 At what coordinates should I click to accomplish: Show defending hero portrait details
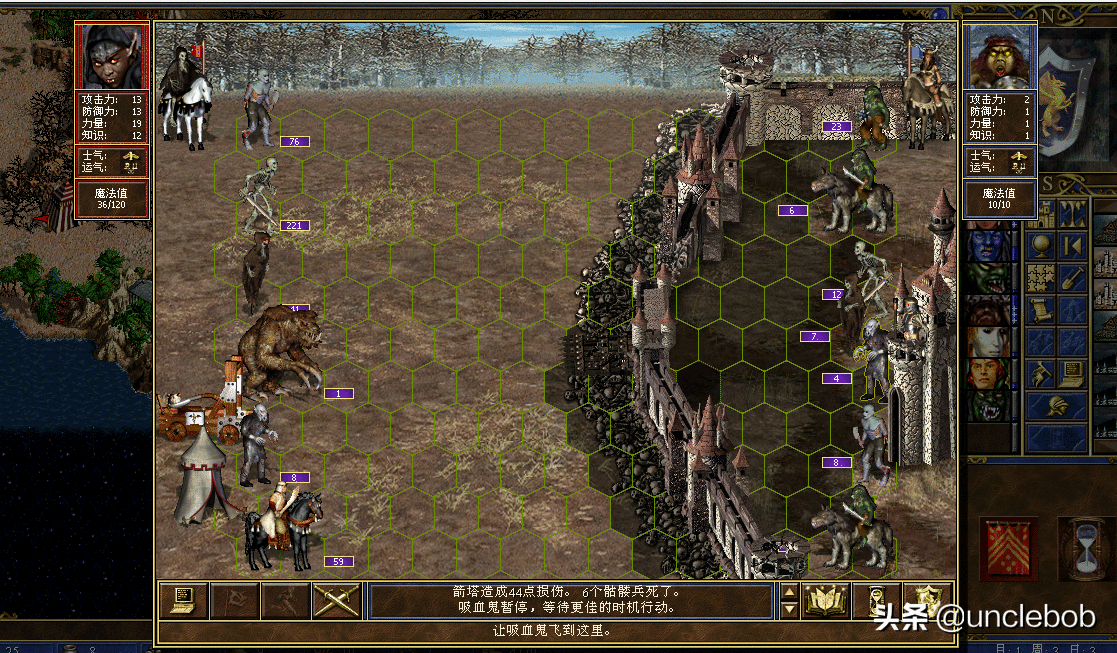click(1000, 56)
